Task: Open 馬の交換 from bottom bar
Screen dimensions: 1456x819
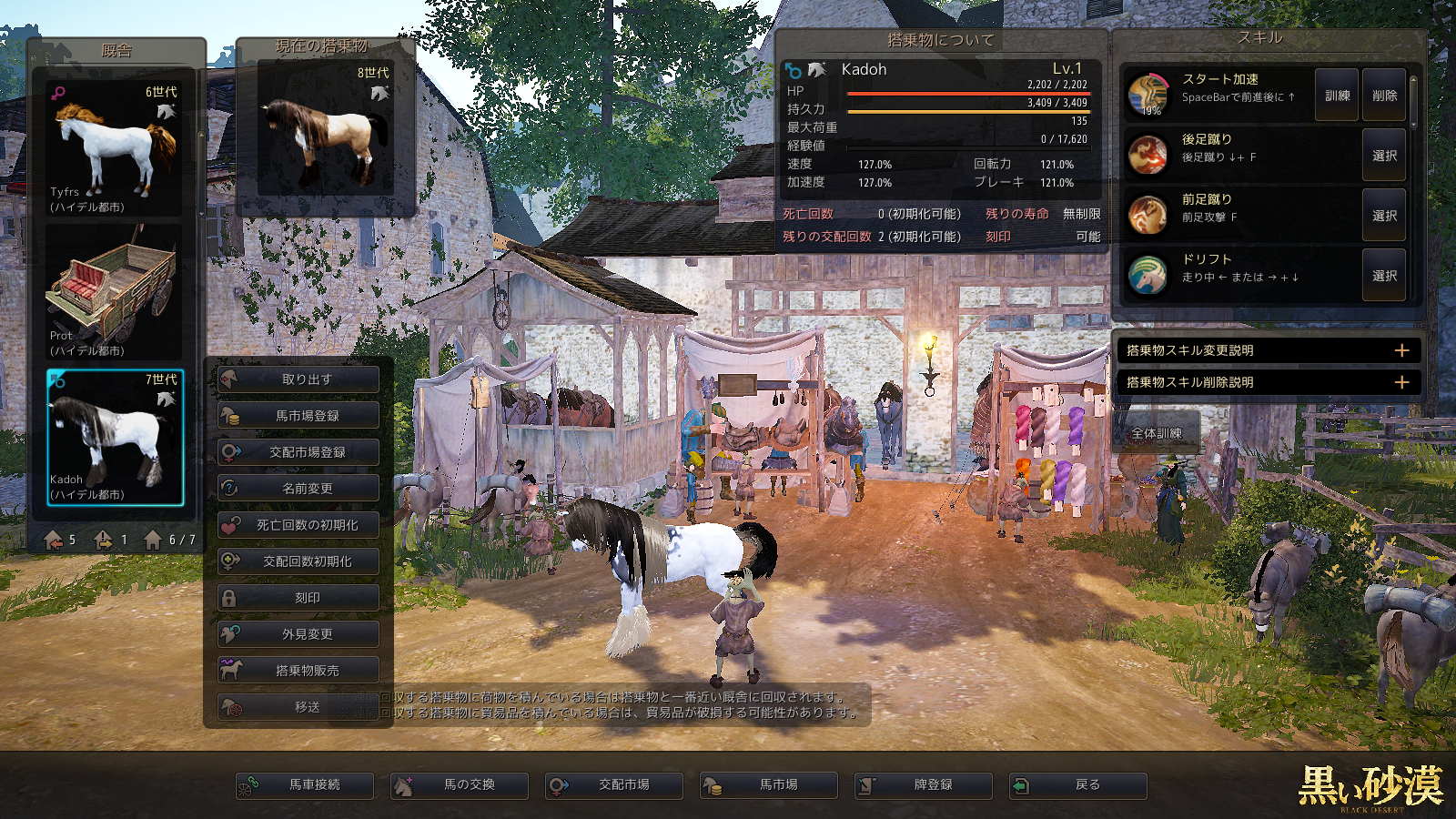Action: tap(460, 785)
